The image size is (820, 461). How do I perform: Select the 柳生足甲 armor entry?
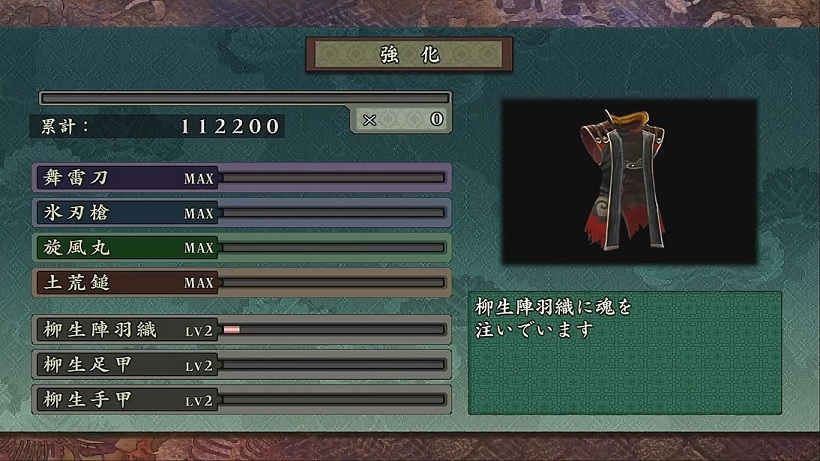pyautogui.click(x=242, y=365)
